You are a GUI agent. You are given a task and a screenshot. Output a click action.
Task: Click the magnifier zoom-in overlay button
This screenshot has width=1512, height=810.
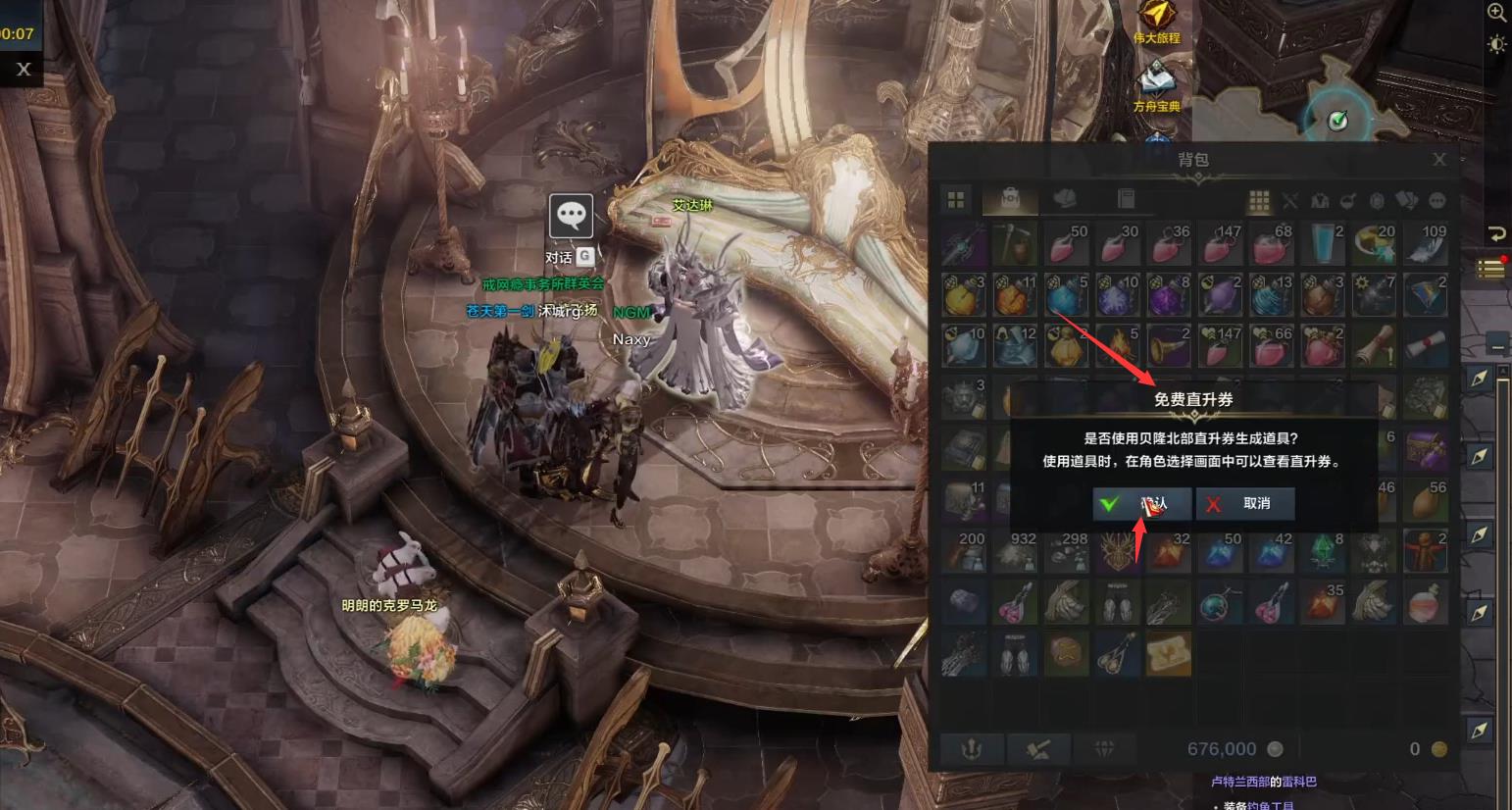[x=1496, y=13]
